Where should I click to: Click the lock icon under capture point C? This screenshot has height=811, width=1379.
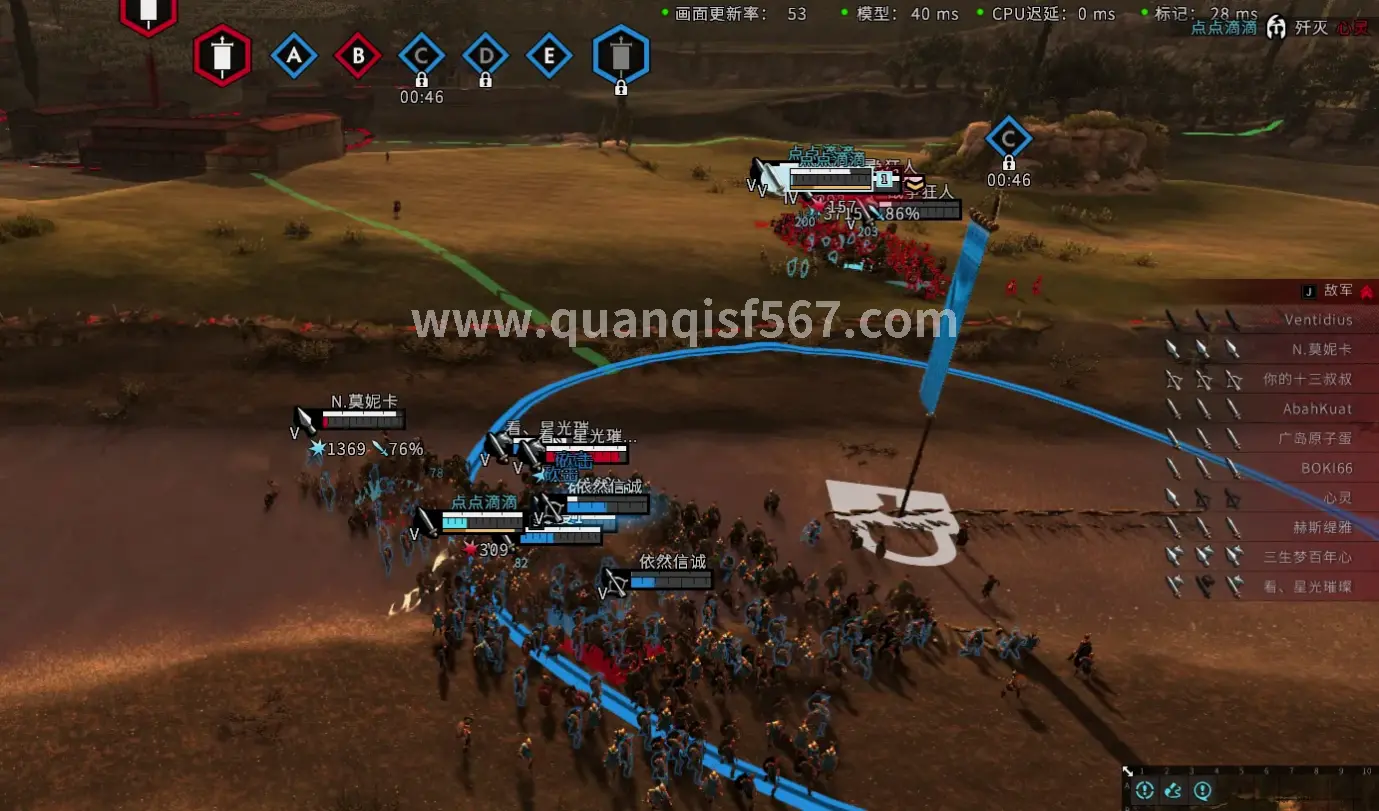click(x=421, y=78)
